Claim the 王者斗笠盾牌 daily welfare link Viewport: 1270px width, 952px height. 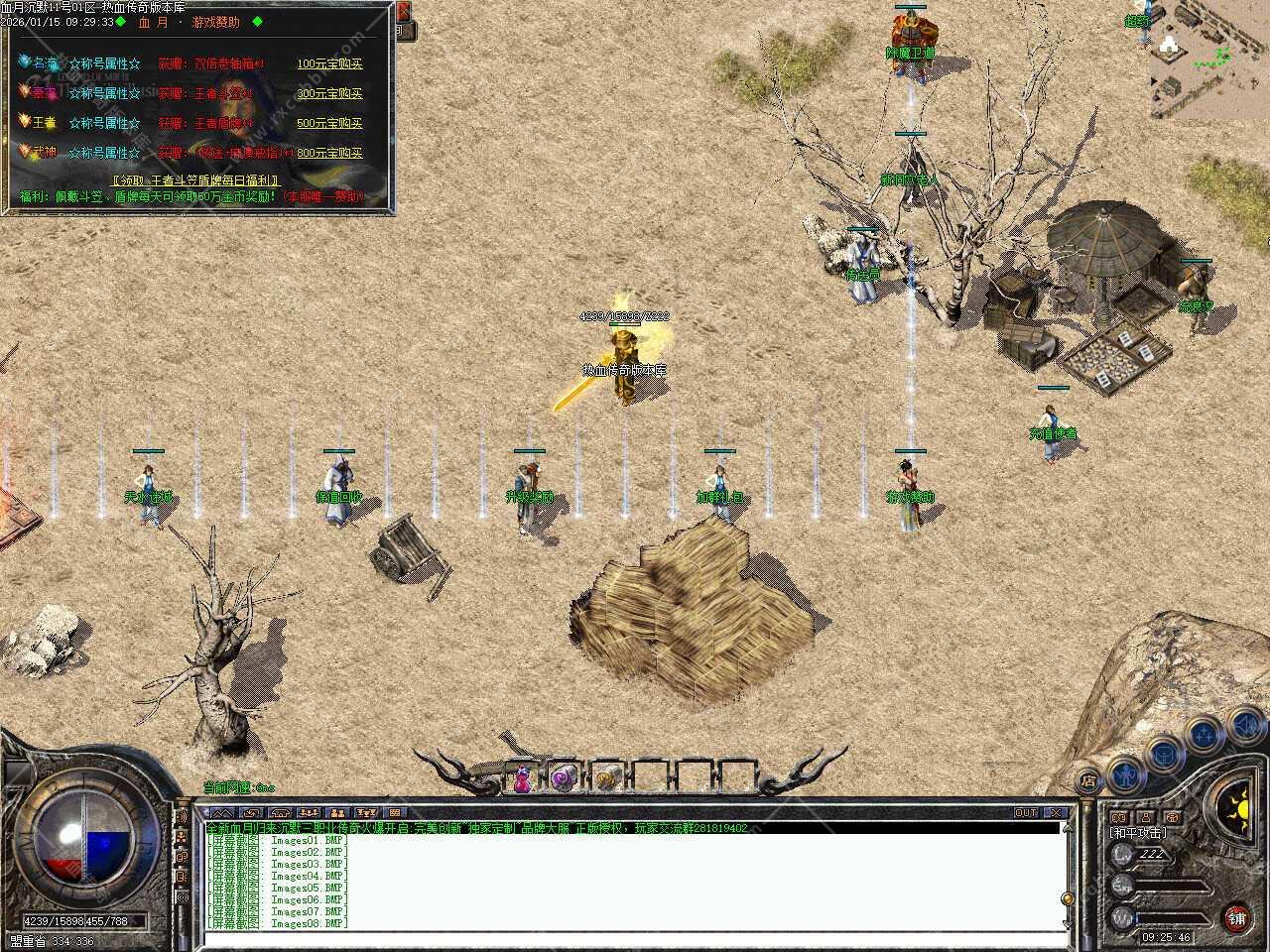195,181
